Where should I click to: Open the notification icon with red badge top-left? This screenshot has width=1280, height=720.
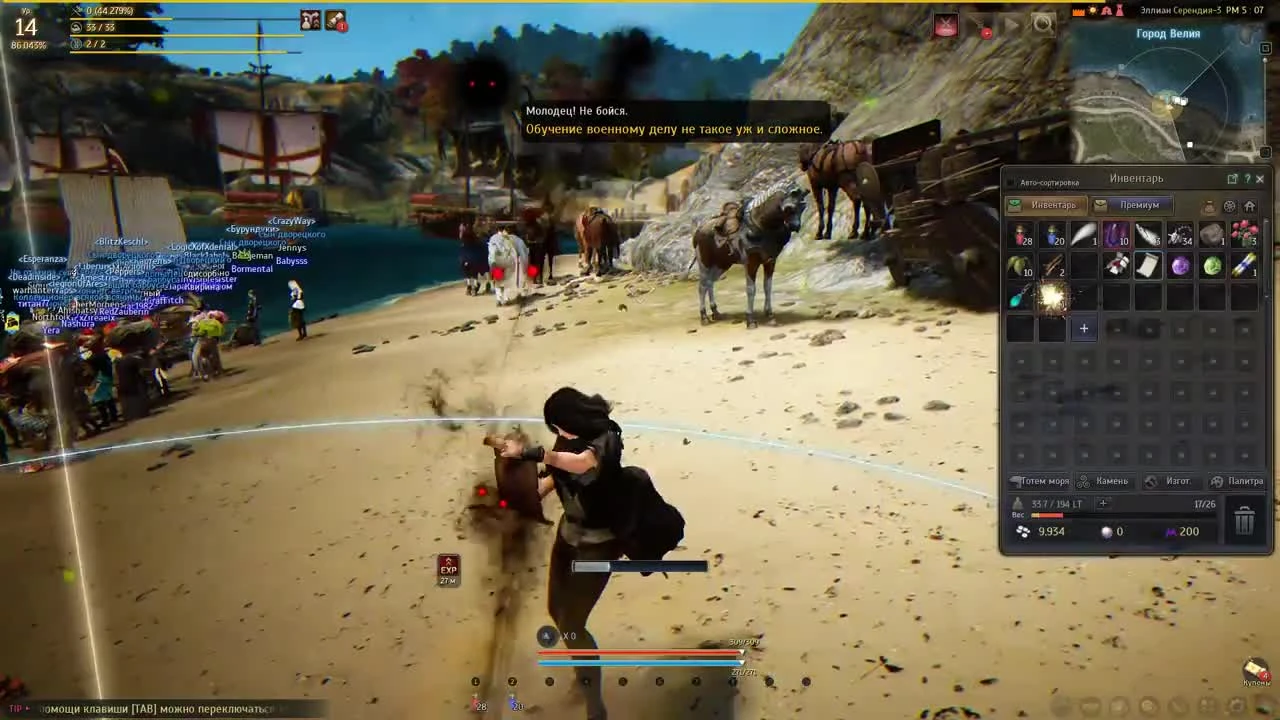pos(337,21)
